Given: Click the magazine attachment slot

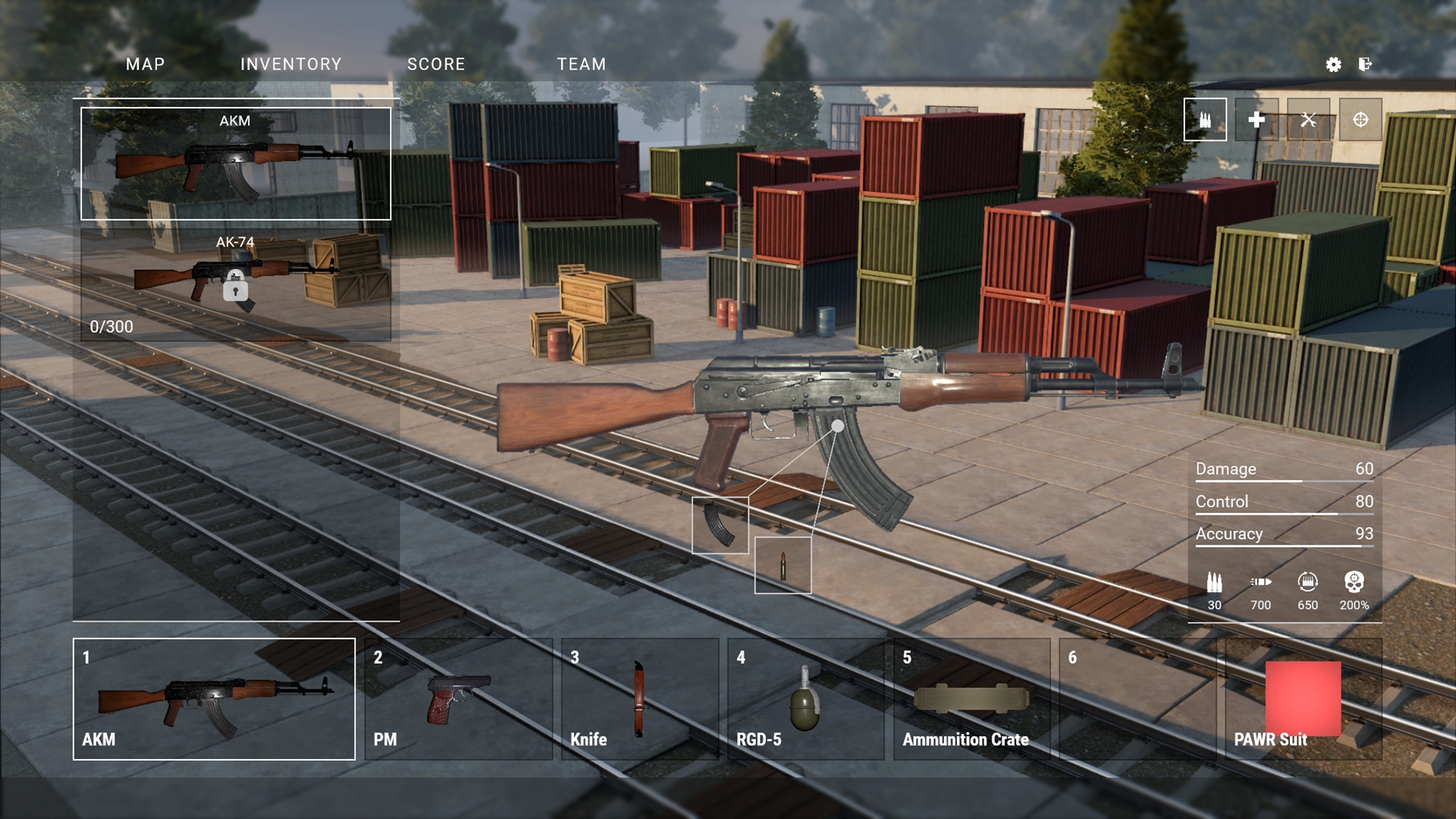Looking at the screenshot, I should point(720,525).
